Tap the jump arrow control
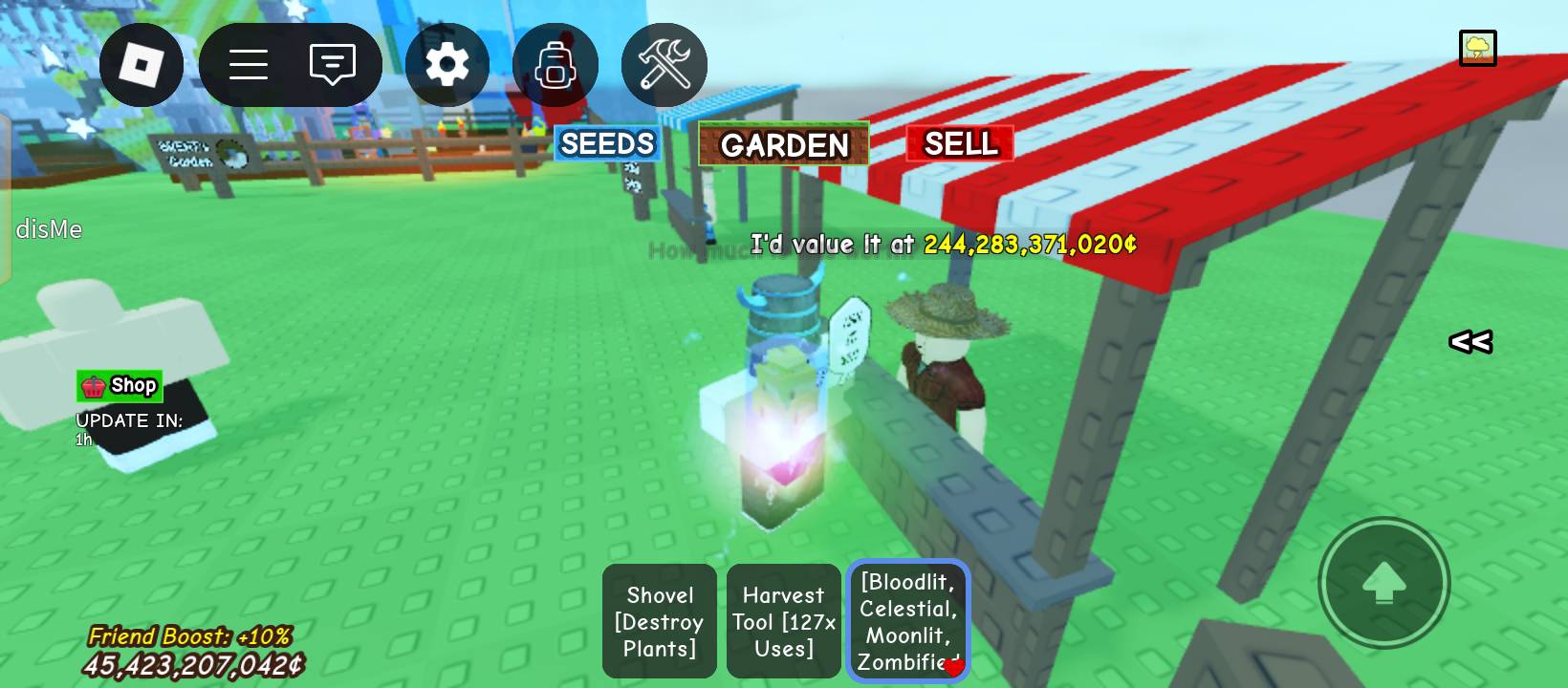 coord(1383,584)
